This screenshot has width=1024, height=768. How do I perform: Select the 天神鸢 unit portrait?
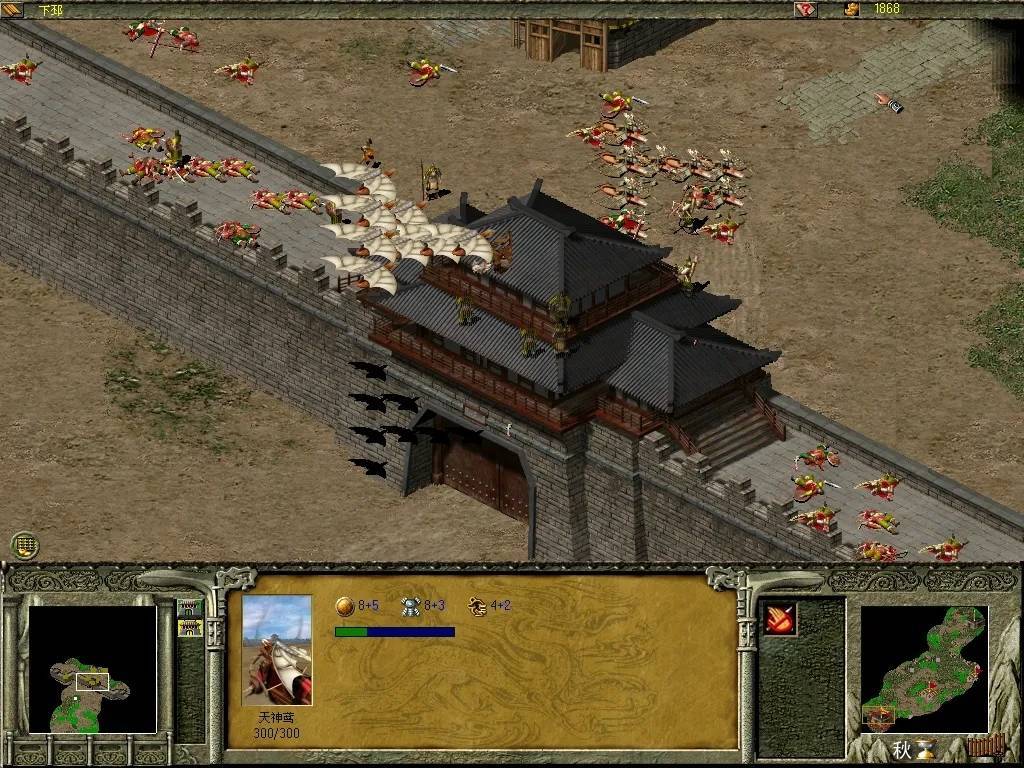pyautogui.click(x=277, y=650)
